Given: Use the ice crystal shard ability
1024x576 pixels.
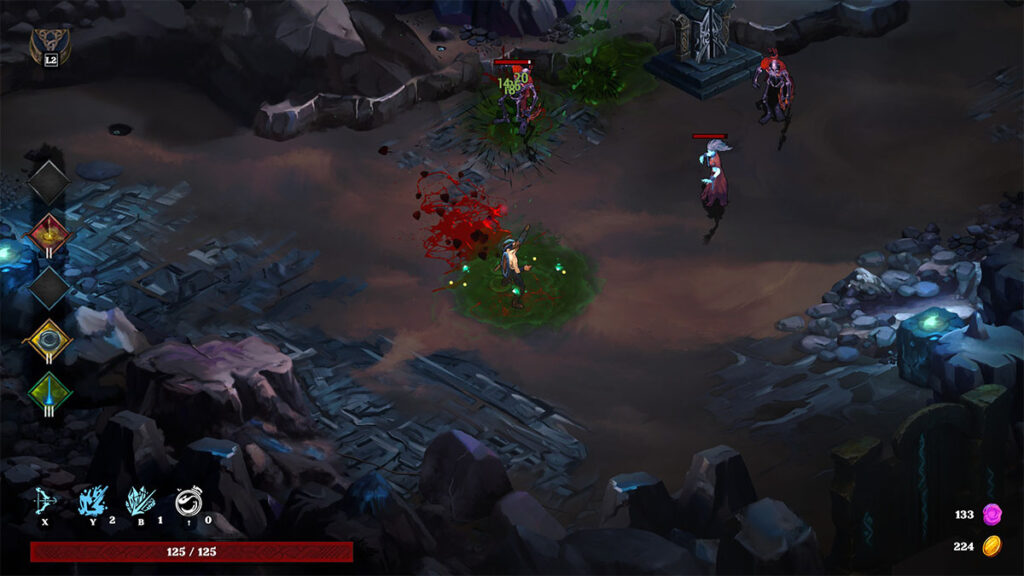Looking at the screenshot, I should (x=139, y=500).
